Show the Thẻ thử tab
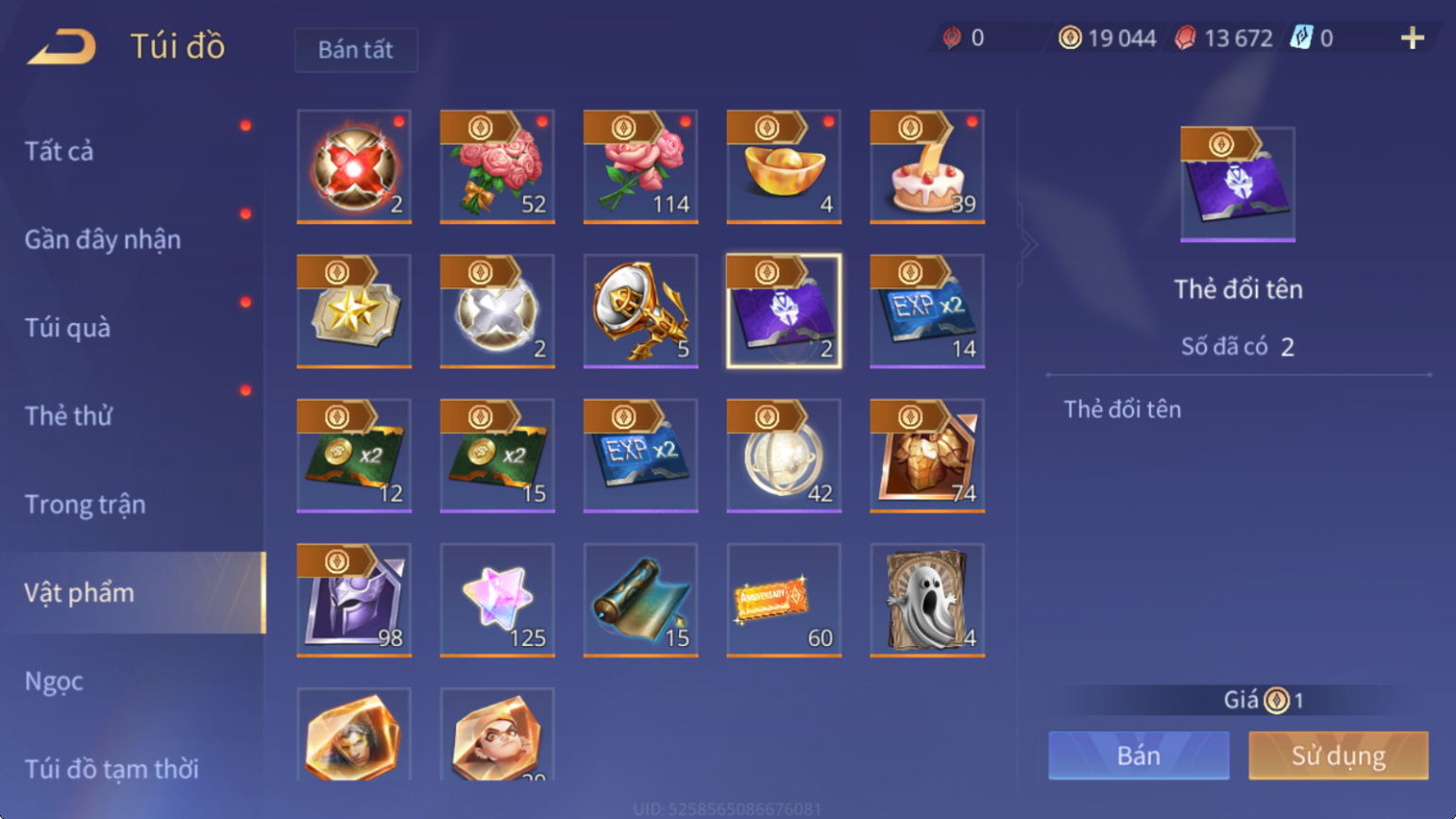1456x819 pixels. tap(68, 416)
